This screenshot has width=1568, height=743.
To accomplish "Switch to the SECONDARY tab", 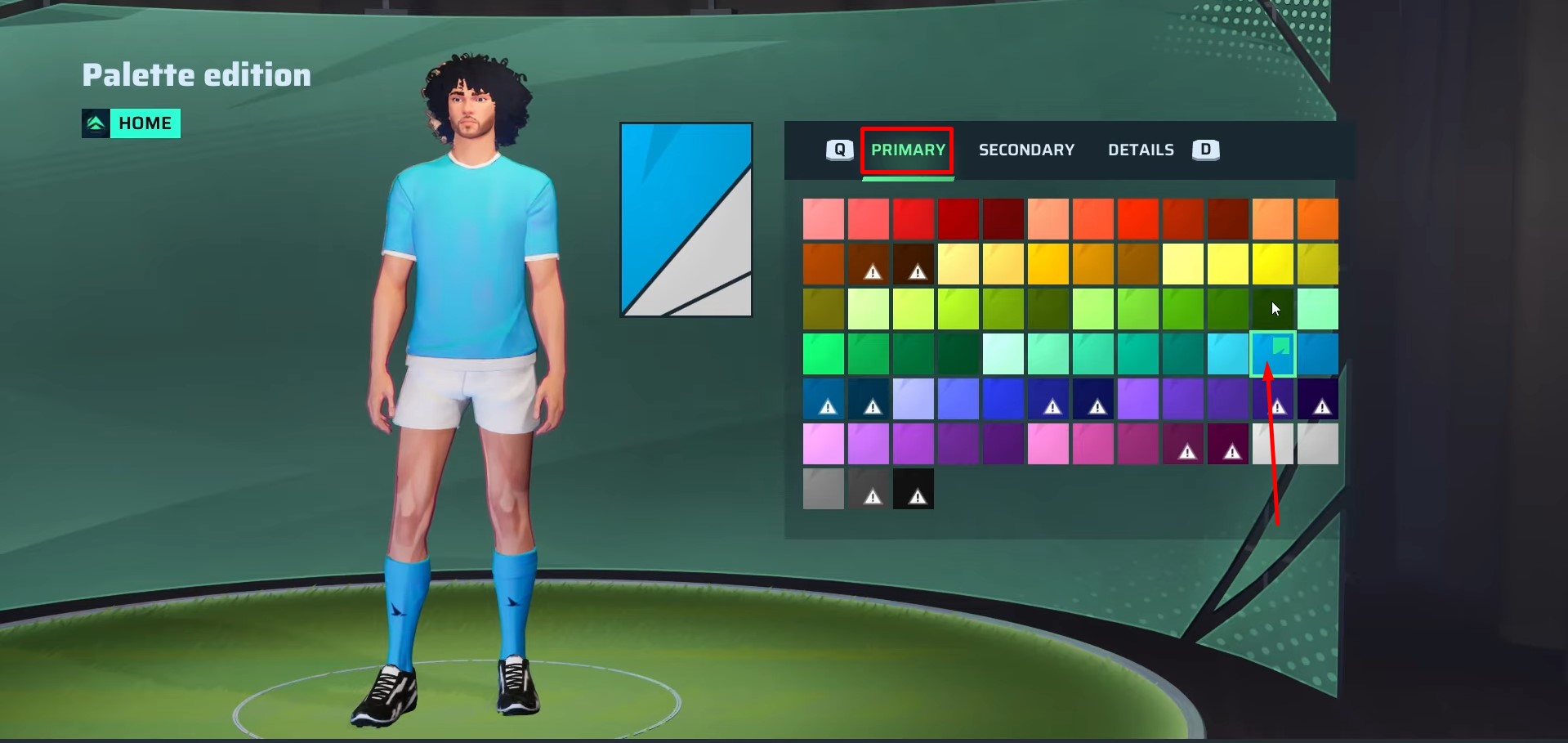I will pos(1026,150).
